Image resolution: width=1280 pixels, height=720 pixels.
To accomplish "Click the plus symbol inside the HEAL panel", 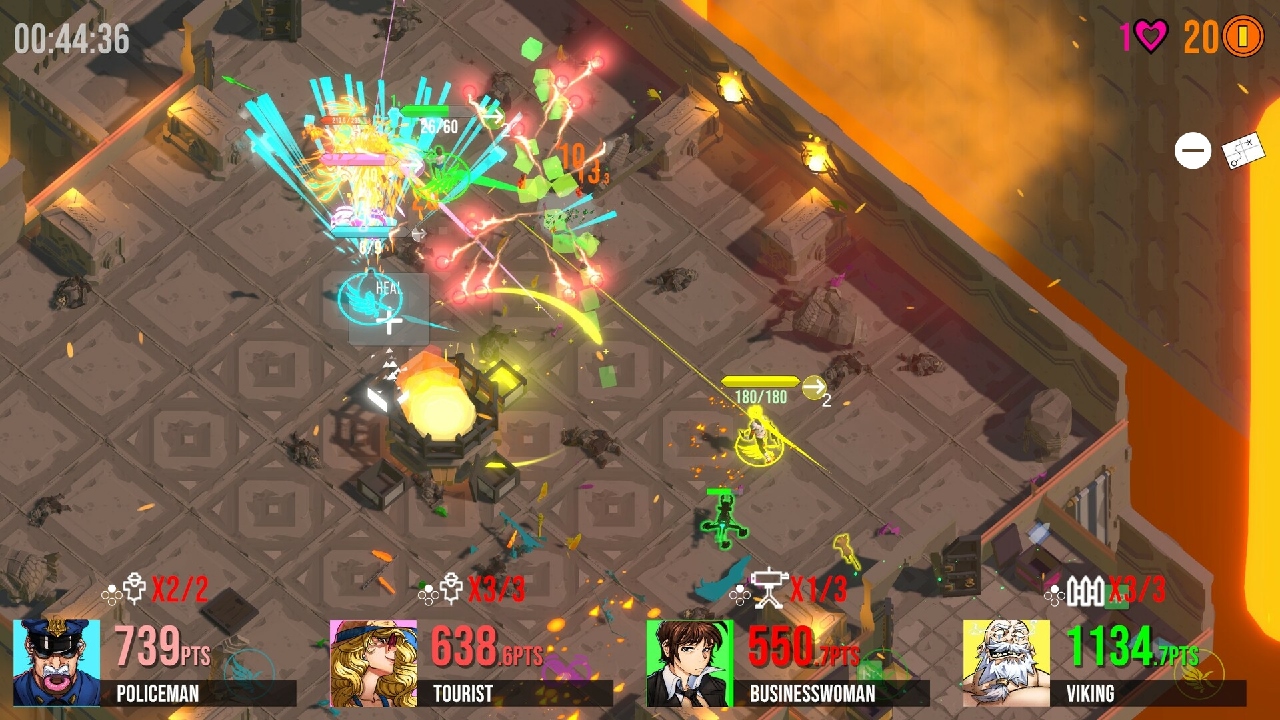I will tap(389, 322).
